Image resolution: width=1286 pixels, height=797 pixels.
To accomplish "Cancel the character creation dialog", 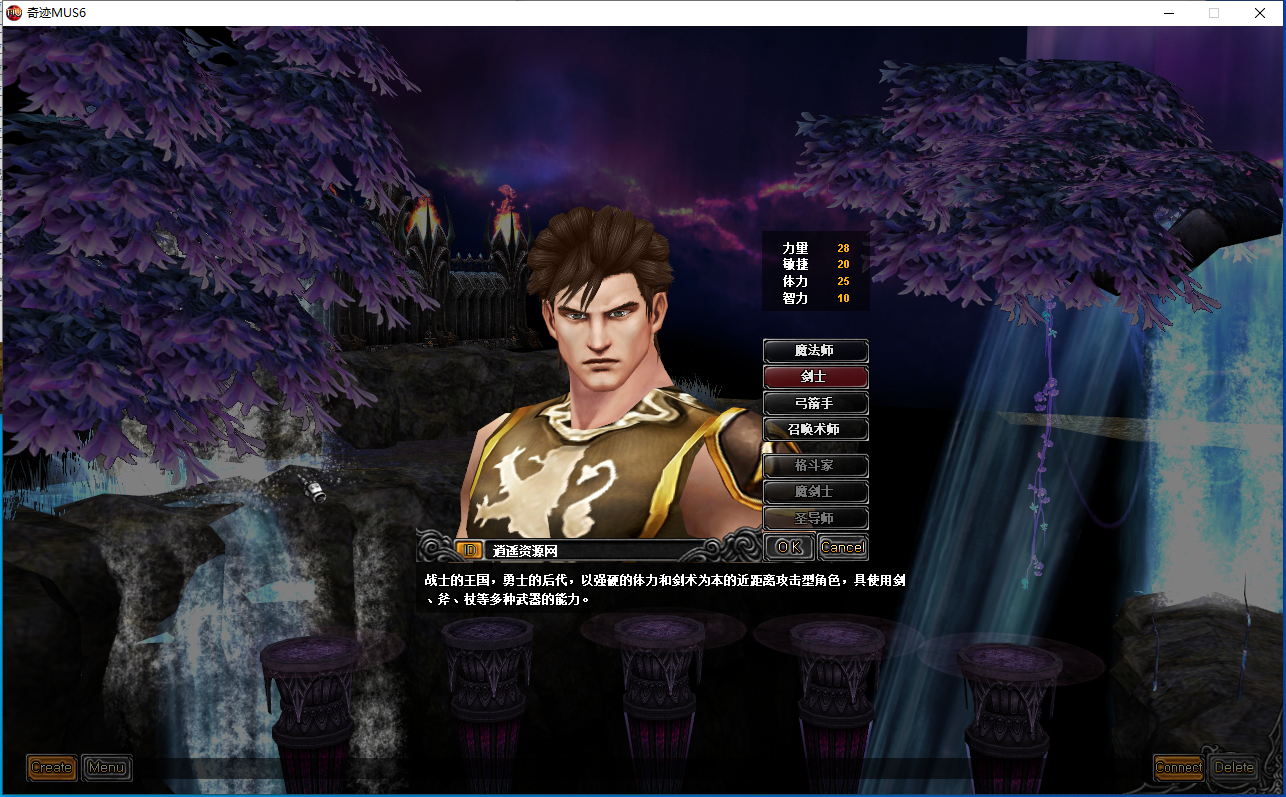I will coord(842,547).
